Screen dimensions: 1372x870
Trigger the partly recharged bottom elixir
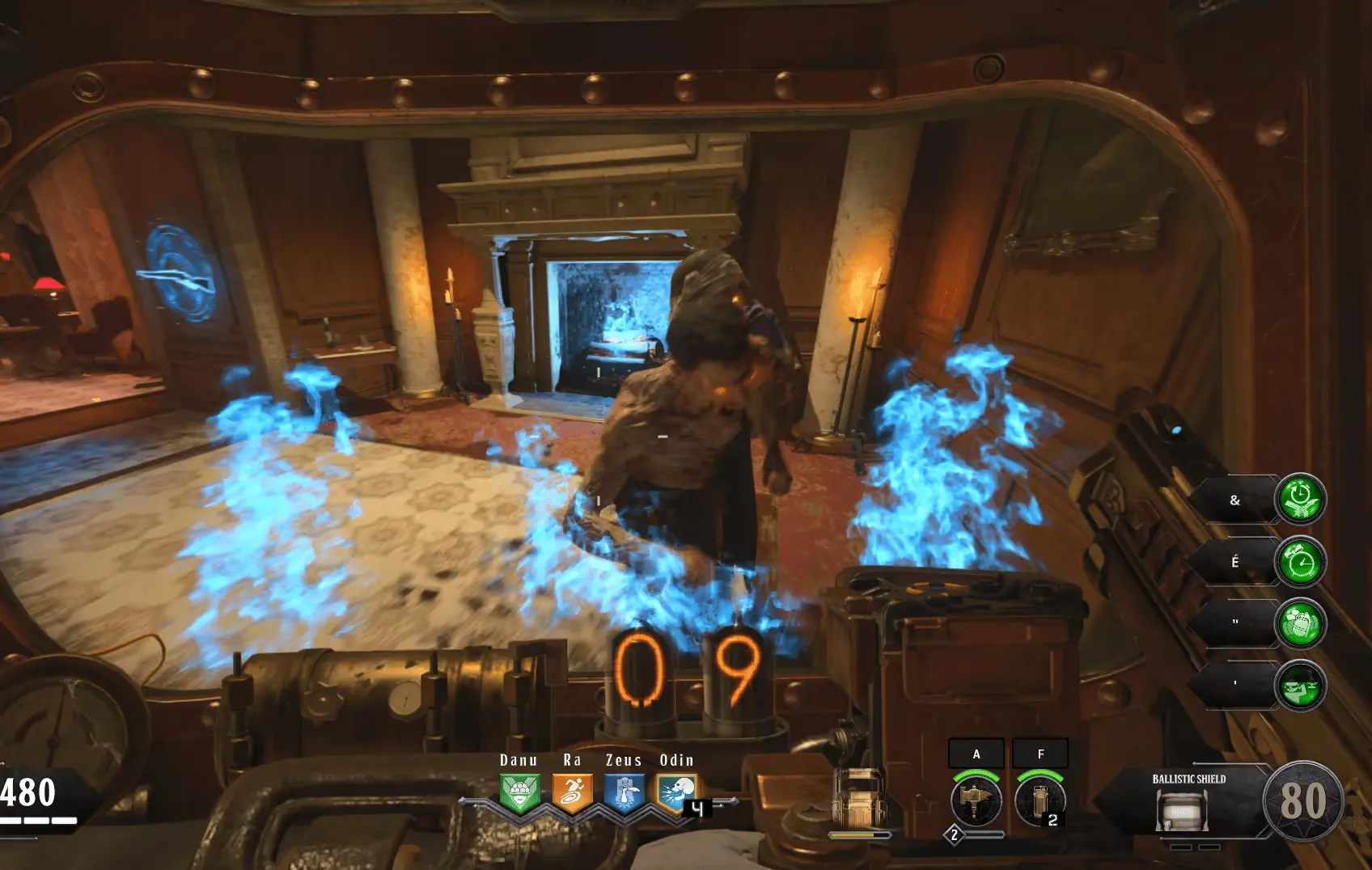pyautogui.click(x=1300, y=686)
